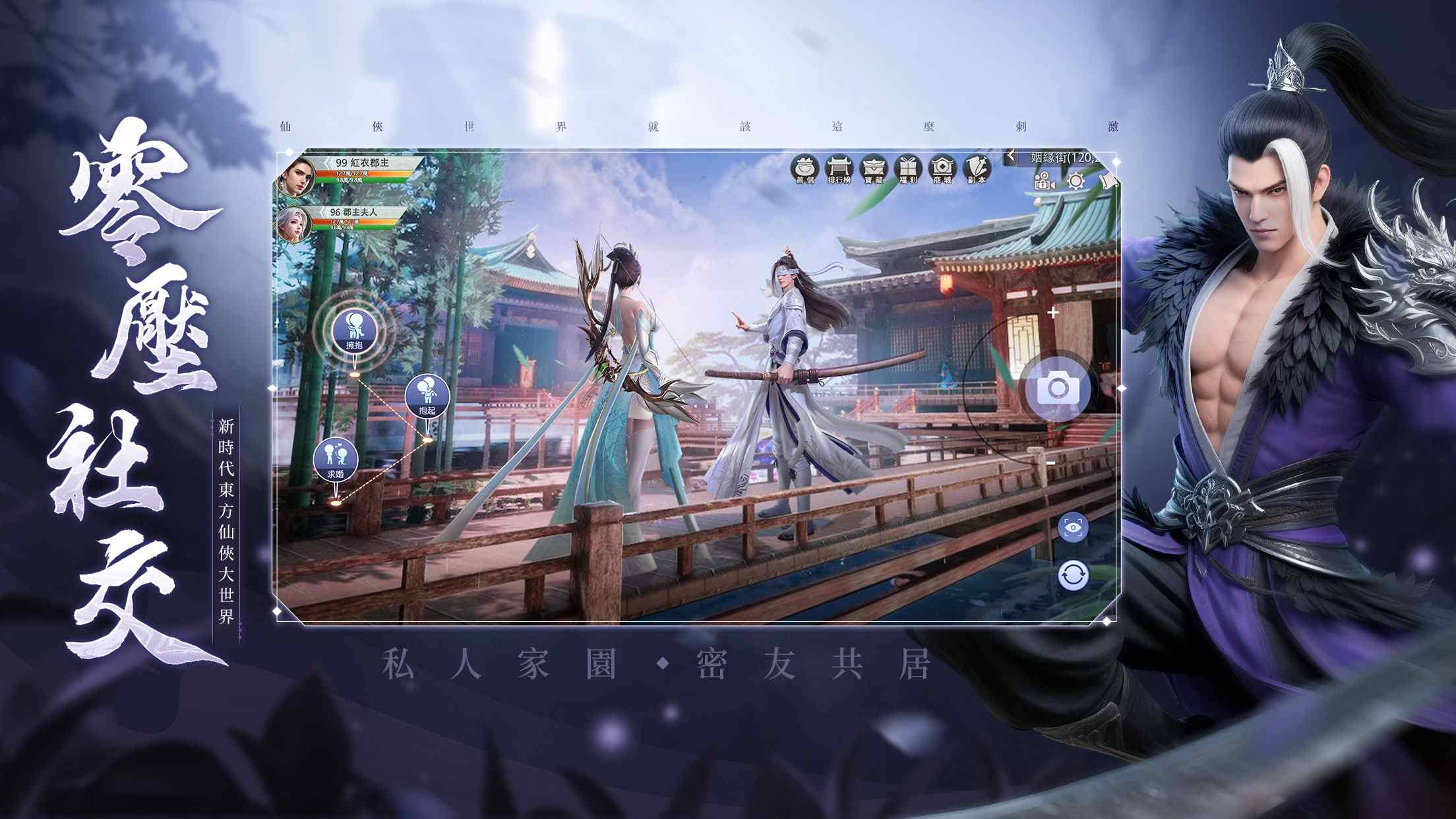Collapse the 郡主夫人 character info with its chevron
Viewport: 1456px width, 819px height.
pos(324,213)
